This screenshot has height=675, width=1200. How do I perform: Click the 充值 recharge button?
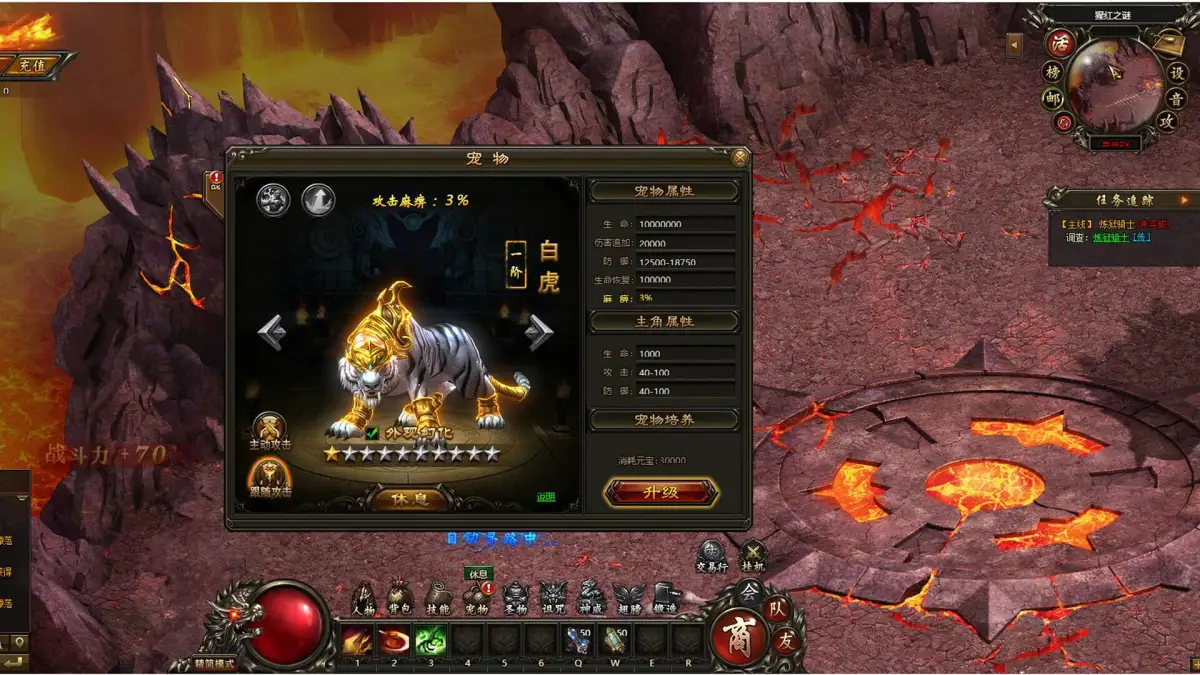pos(31,66)
